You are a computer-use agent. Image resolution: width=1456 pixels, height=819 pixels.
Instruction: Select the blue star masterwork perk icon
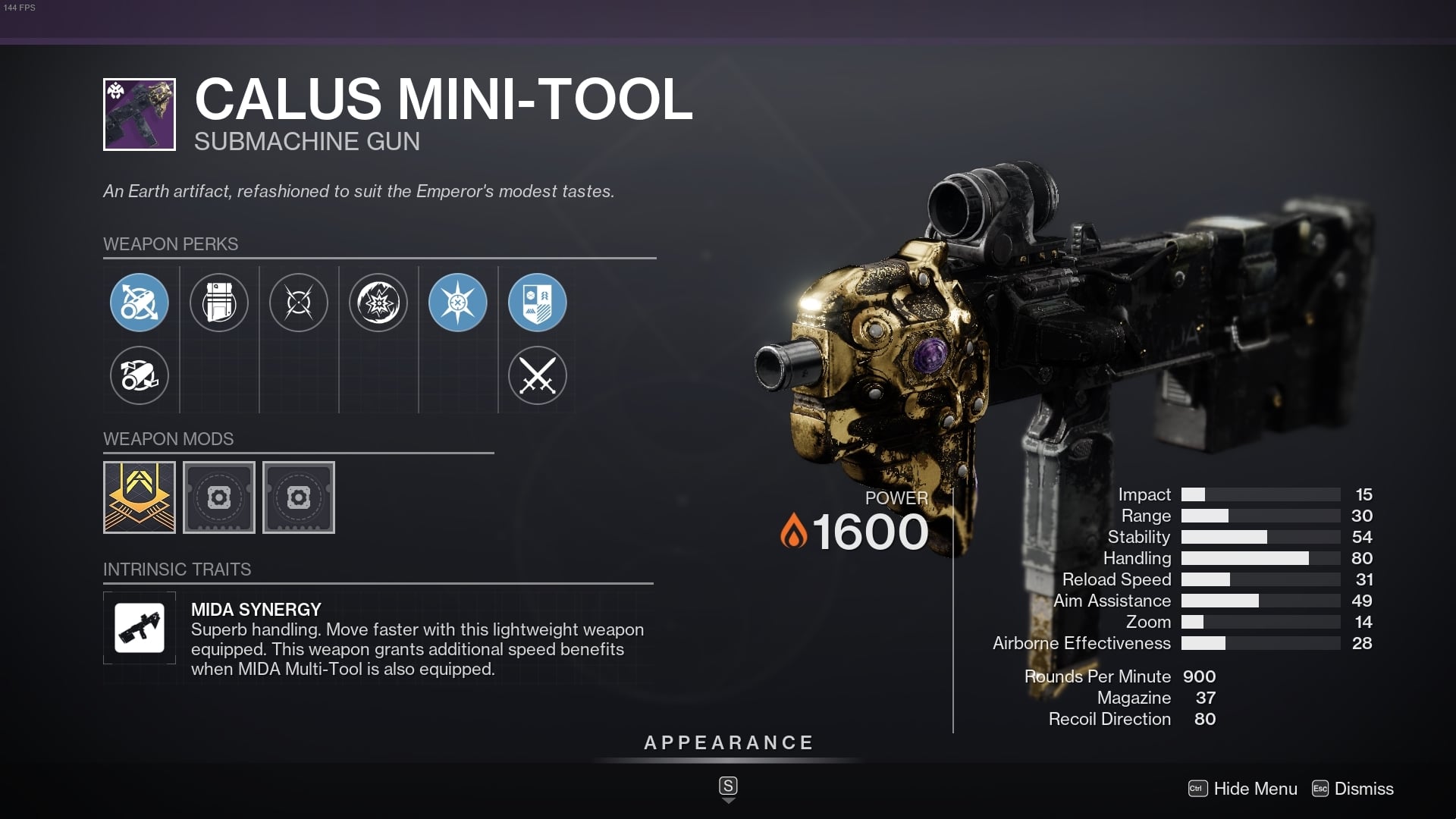(x=458, y=302)
